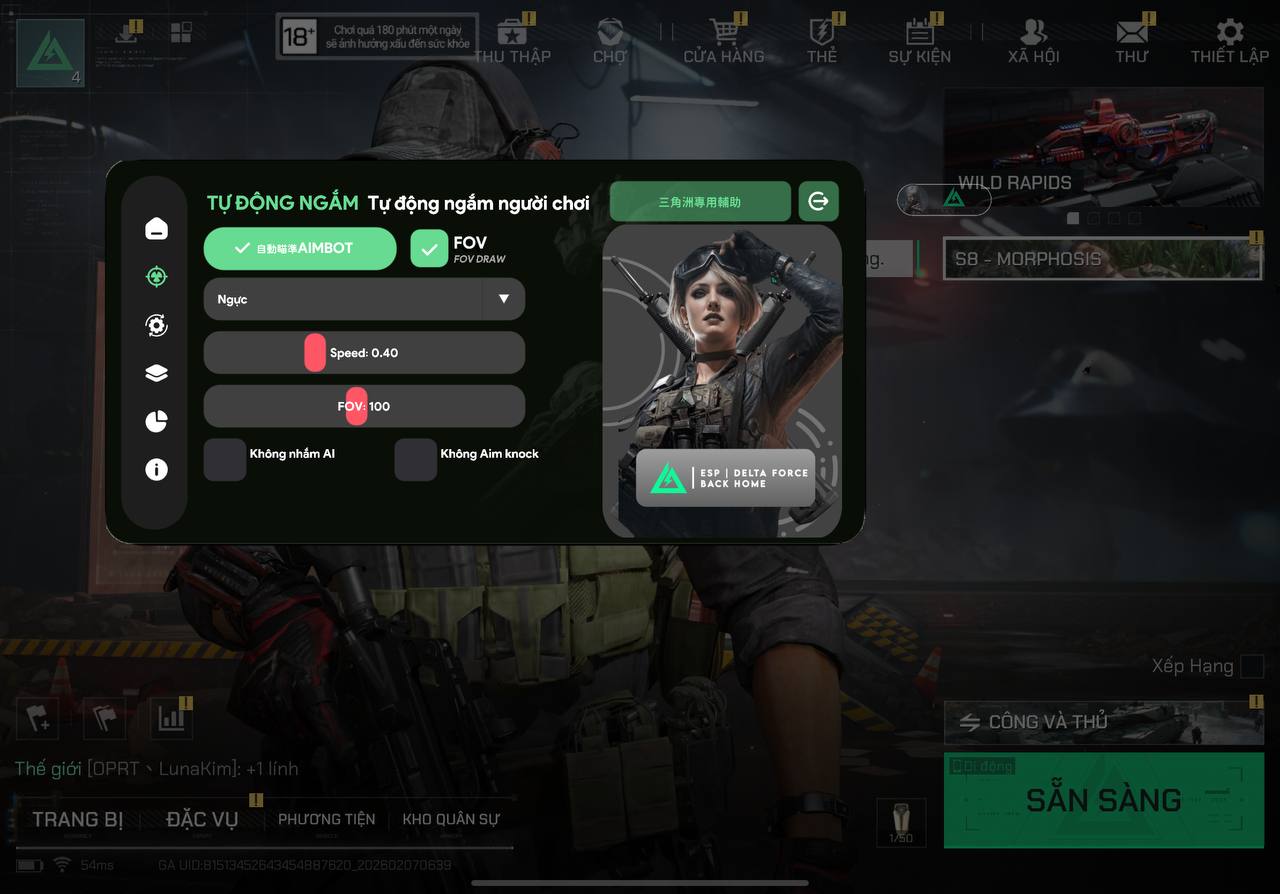Click the player profile avatar
This screenshot has height=894, width=1280.
50,52
